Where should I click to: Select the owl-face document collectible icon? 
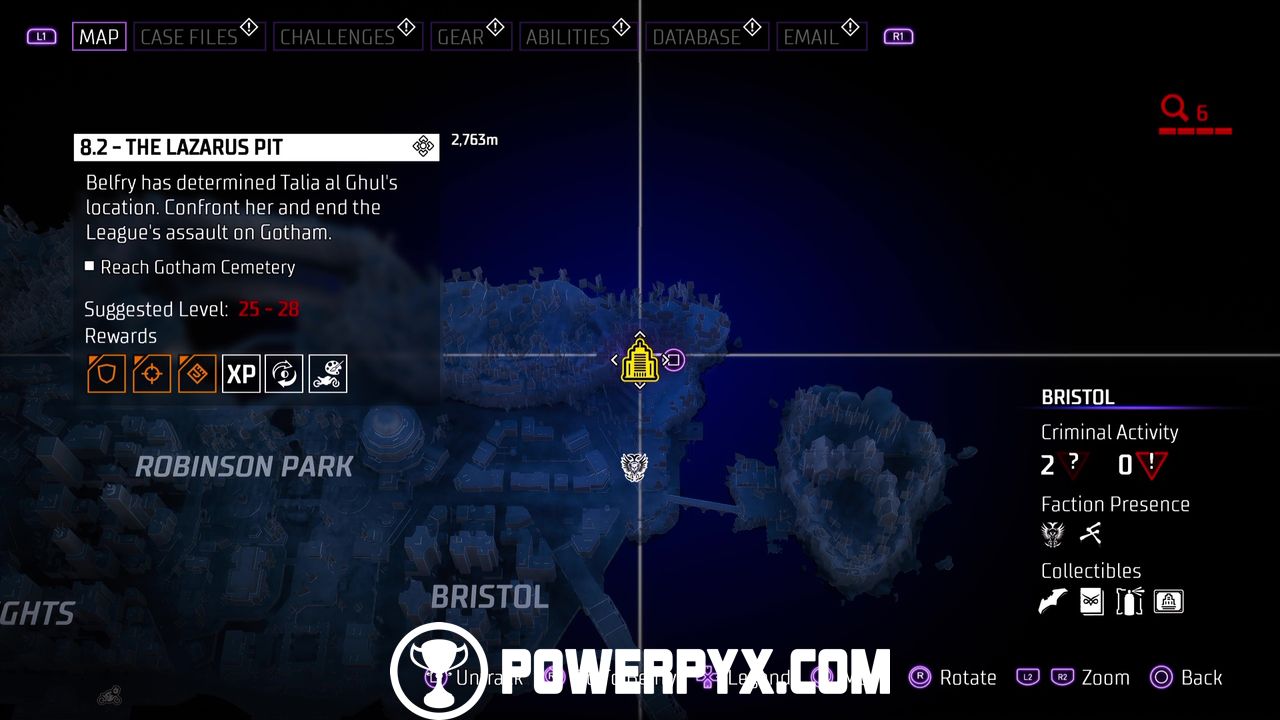tap(1092, 601)
